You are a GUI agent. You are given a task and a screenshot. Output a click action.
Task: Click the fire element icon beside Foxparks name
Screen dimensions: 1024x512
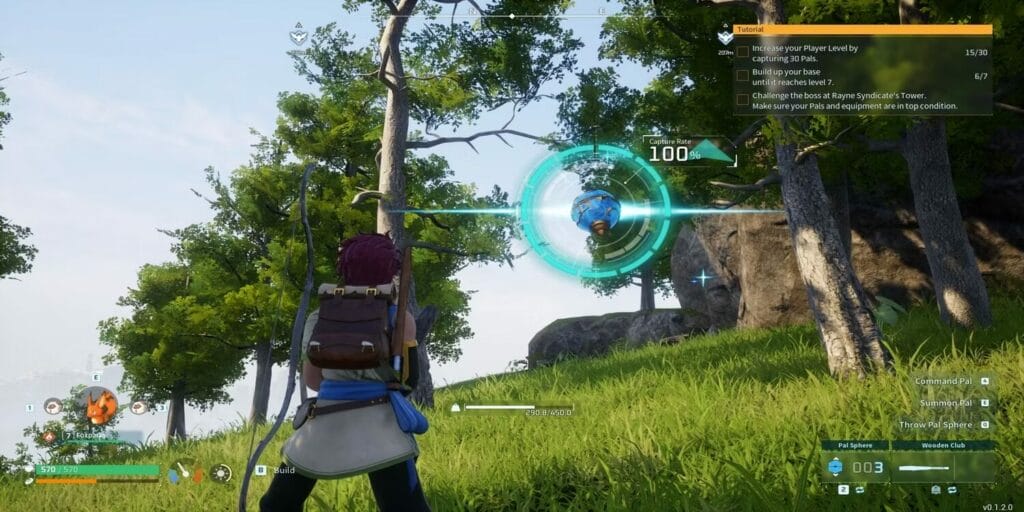[49, 436]
